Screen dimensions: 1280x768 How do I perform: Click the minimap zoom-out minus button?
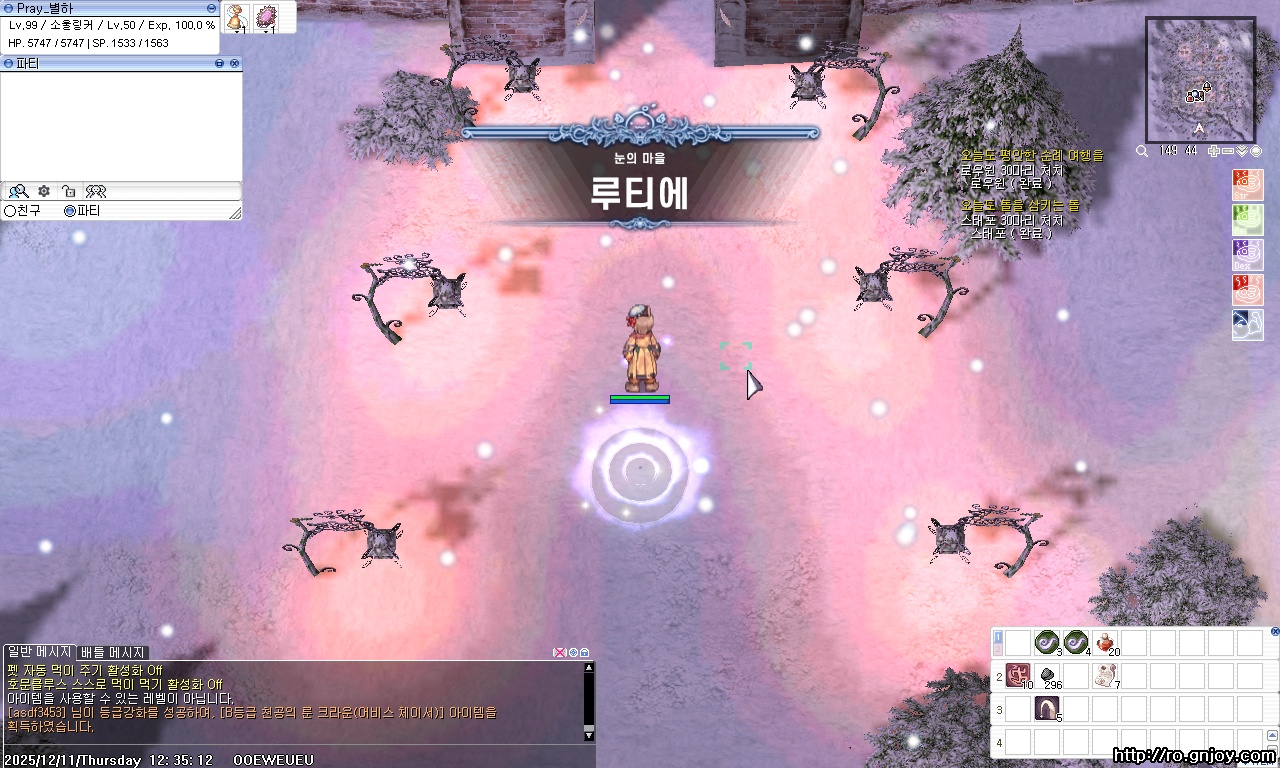[1228, 151]
